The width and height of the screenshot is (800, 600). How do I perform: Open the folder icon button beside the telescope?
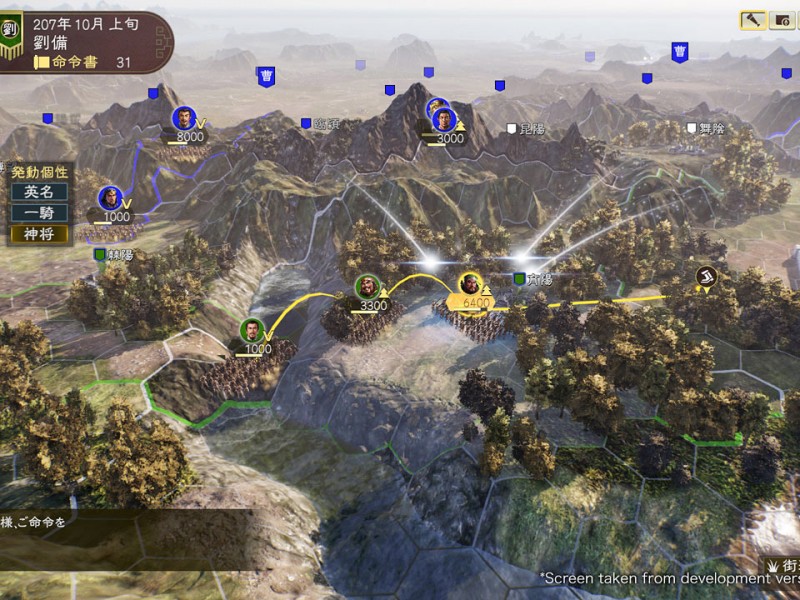pos(782,20)
